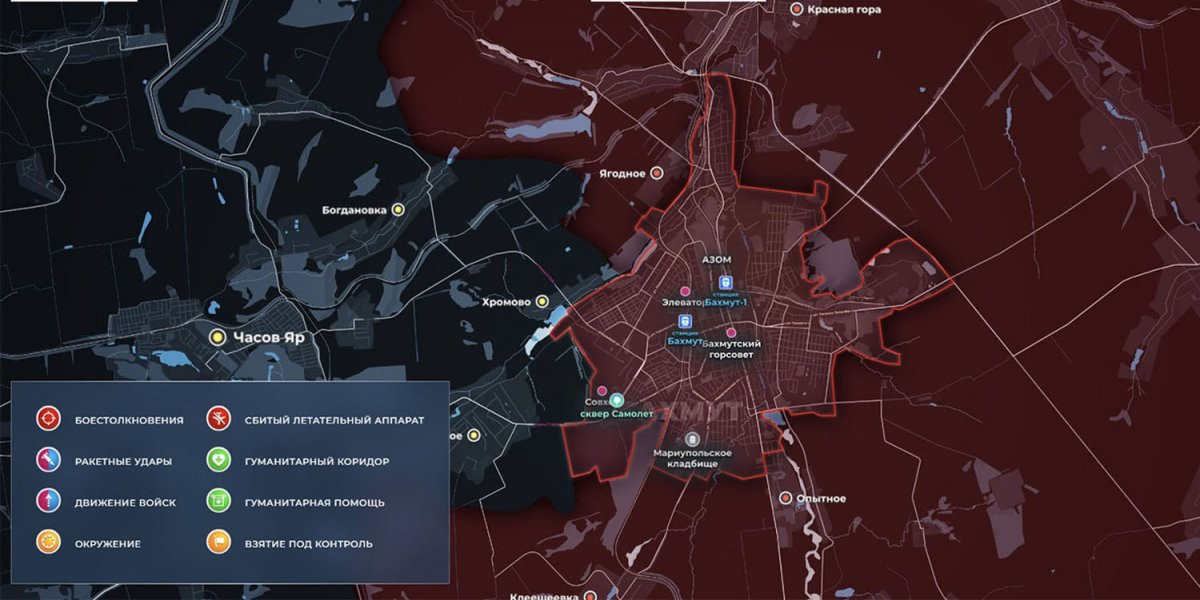Choose the Движение войск legend entry
This screenshot has height=600, width=1200.
coord(47,502)
